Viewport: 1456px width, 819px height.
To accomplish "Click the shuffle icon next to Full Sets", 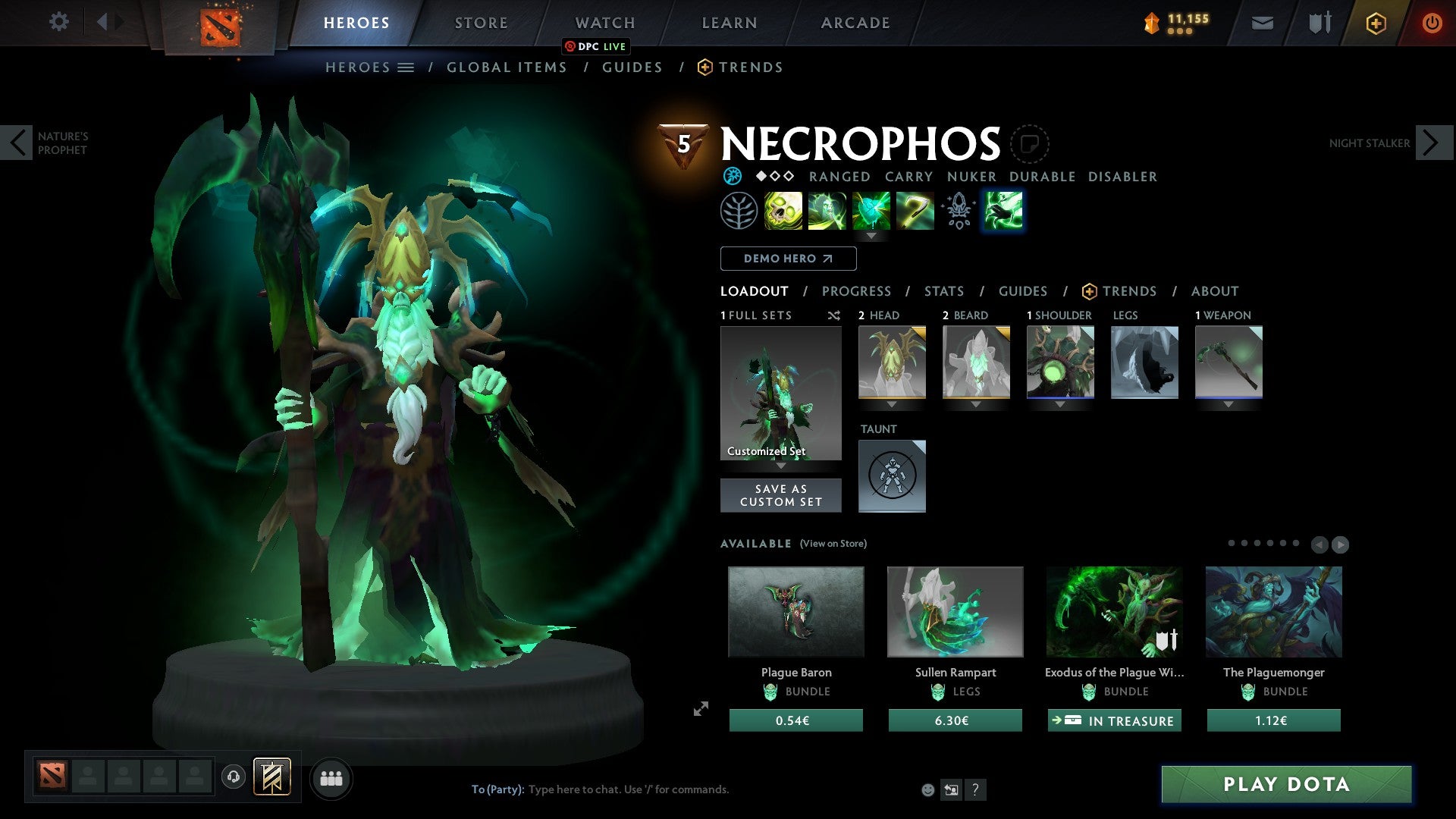I will point(834,315).
